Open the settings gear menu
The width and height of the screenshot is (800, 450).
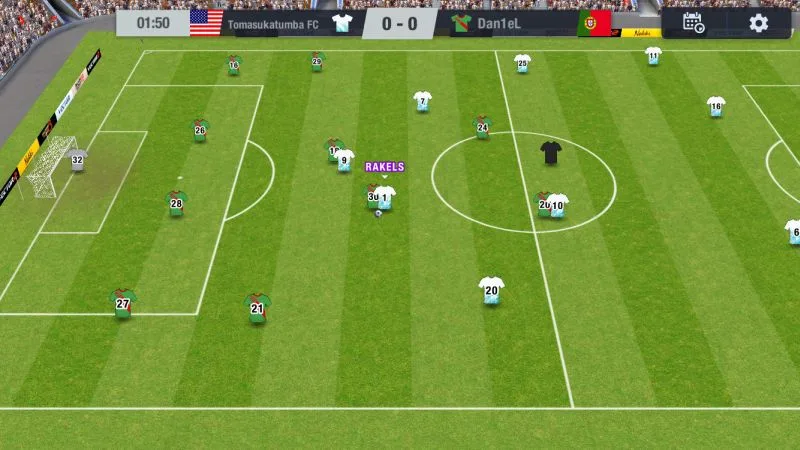tap(759, 23)
